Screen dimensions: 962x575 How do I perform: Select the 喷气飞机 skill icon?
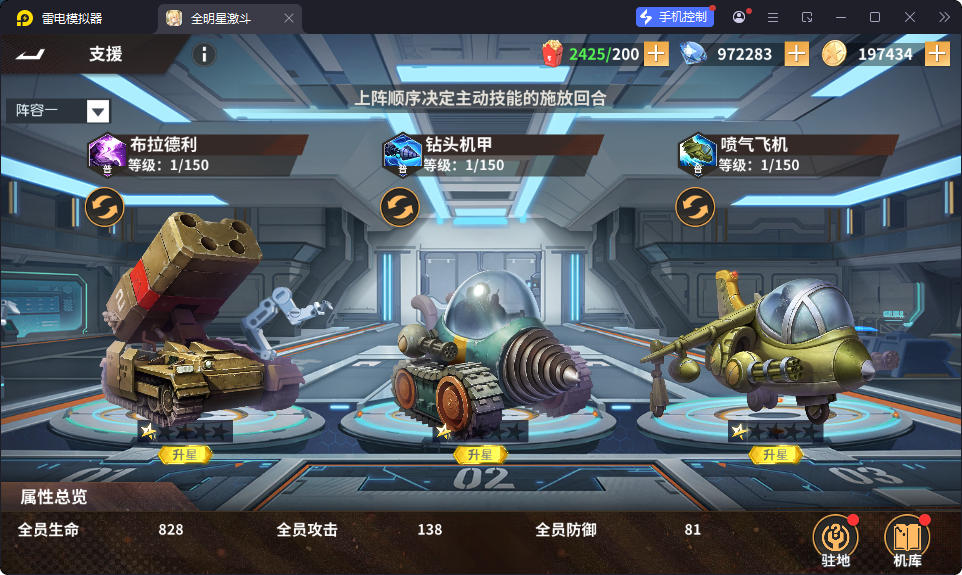coord(695,153)
